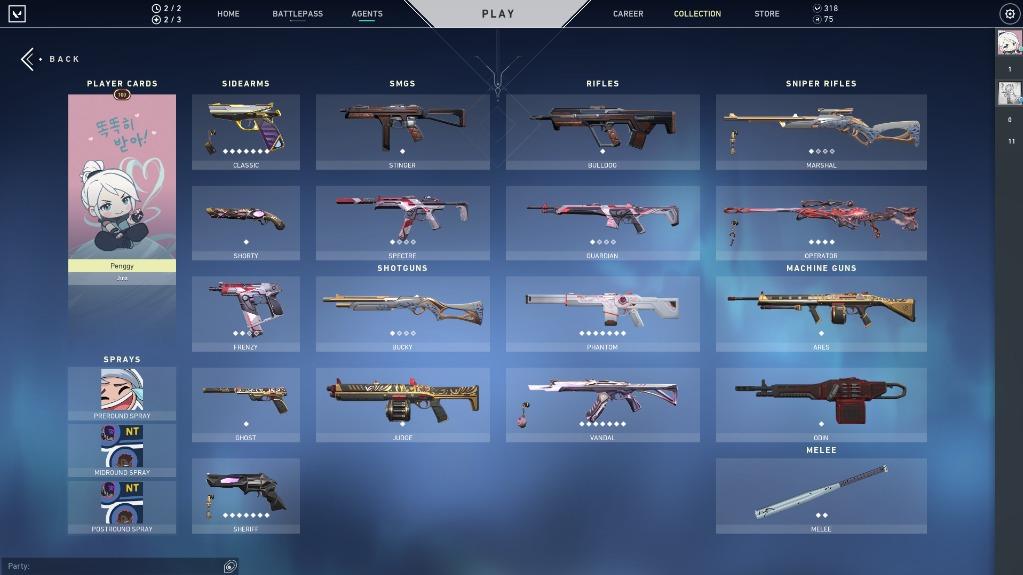Select the Judge shotgun slot

coord(402,405)
